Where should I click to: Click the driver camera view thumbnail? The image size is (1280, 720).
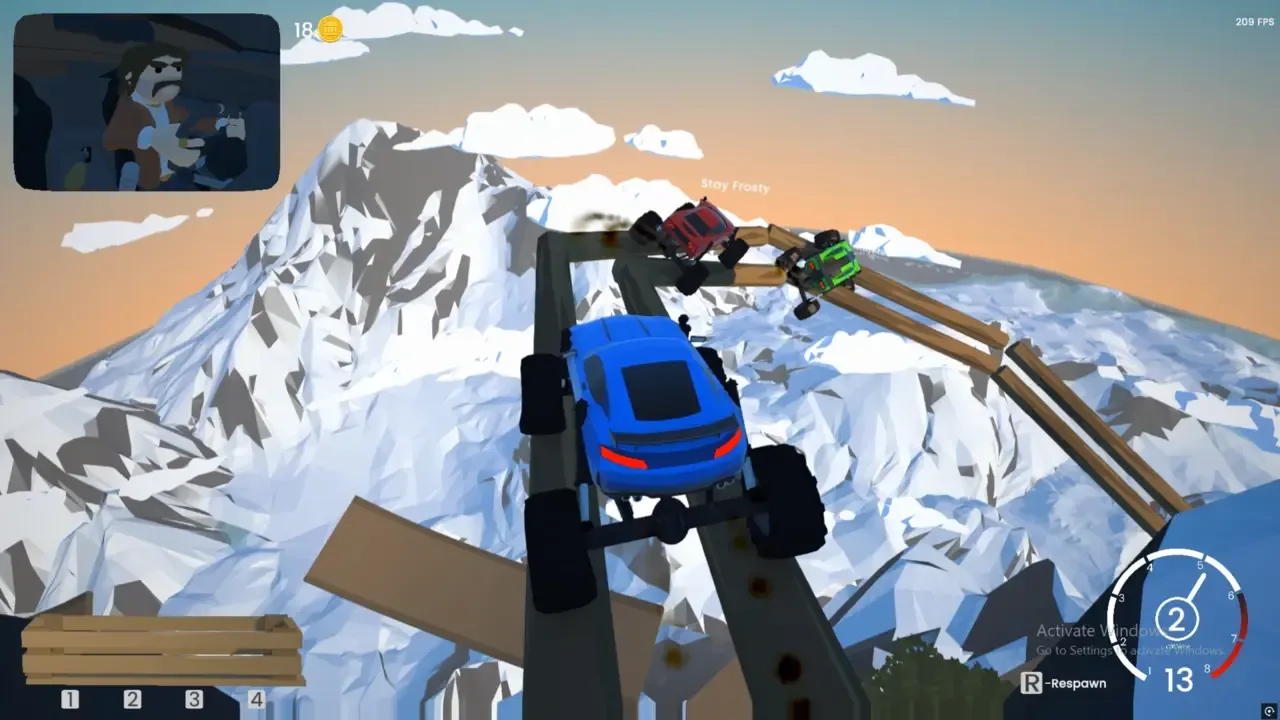coord(147,102)
